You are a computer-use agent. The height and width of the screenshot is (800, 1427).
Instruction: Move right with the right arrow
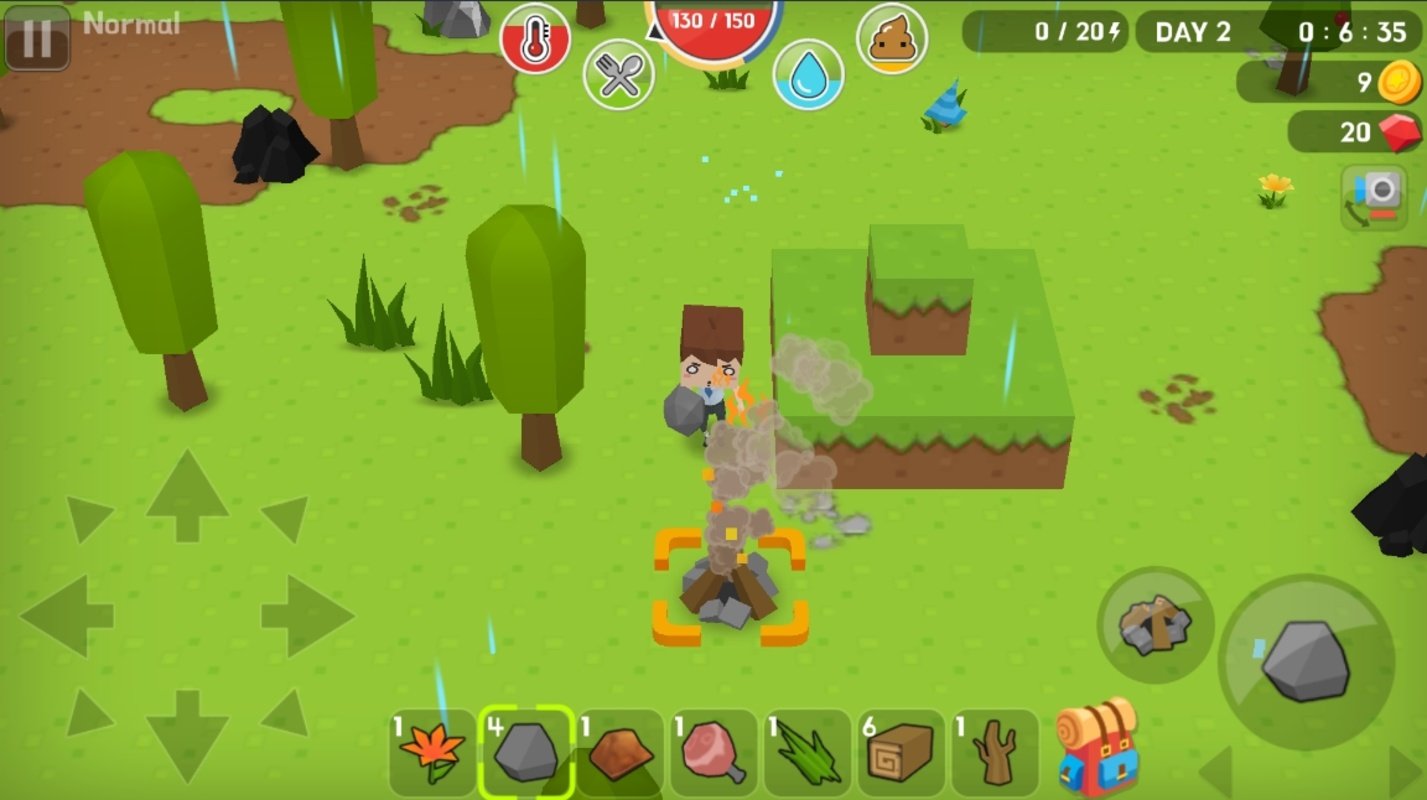tap(307, 615)
